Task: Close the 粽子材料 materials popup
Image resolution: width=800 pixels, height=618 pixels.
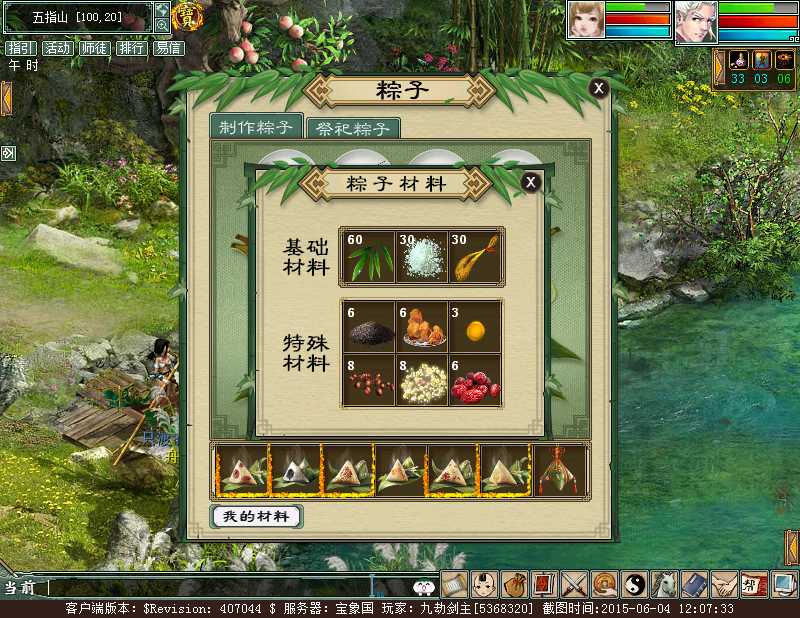Action: pyautogui.click(x=531, y=182)
